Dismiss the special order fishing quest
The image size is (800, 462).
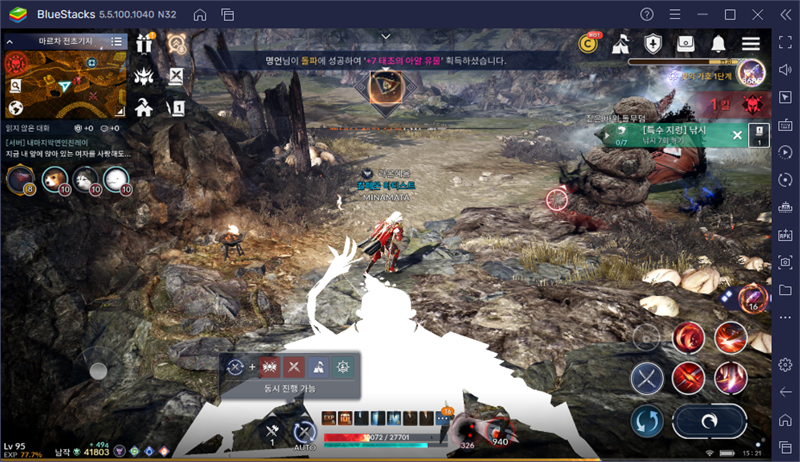[737, 135]
